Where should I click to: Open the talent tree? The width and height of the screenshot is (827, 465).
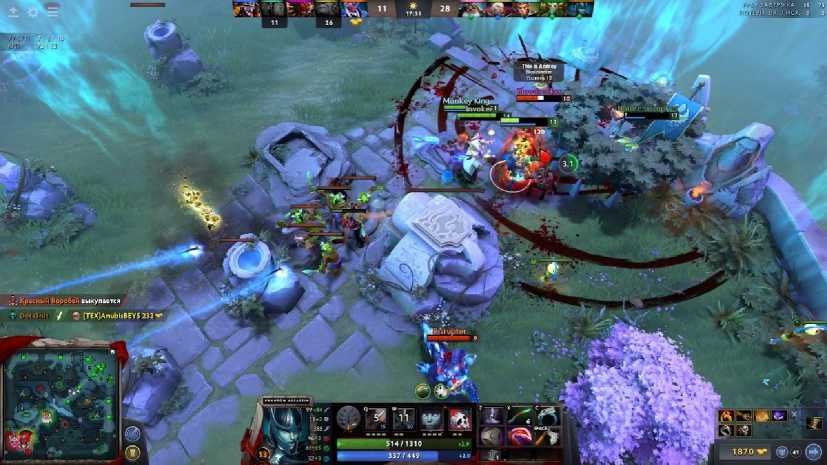(348, 419)
